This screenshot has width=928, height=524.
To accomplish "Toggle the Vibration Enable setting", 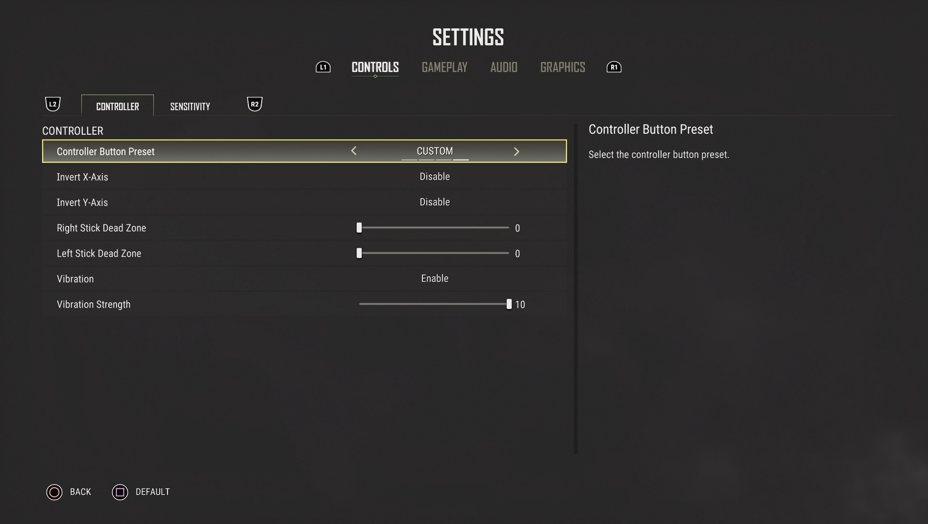I will pyautogui.click(x=434, y=279).
